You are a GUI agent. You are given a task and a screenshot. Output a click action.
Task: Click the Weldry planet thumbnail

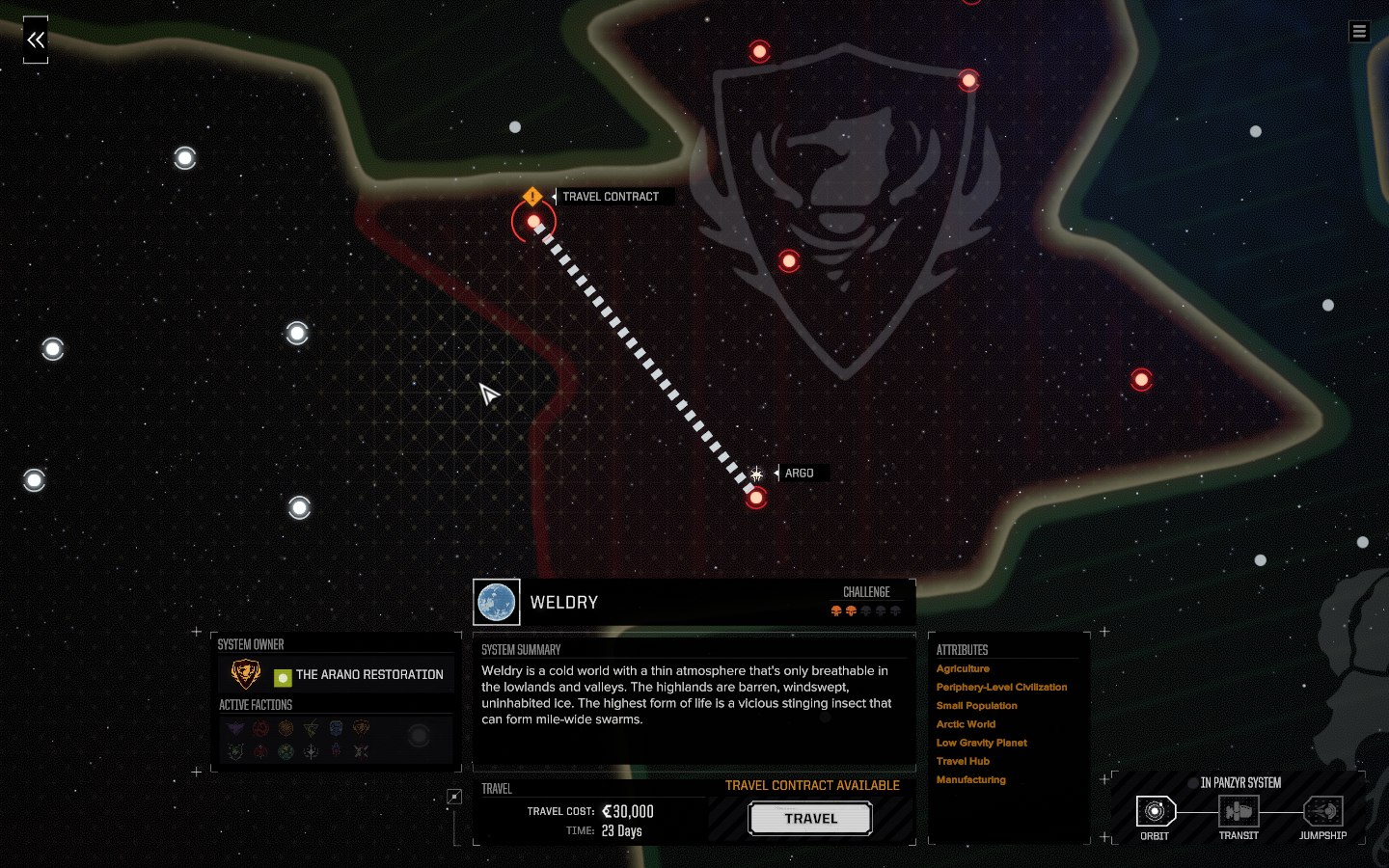point(497,603)
